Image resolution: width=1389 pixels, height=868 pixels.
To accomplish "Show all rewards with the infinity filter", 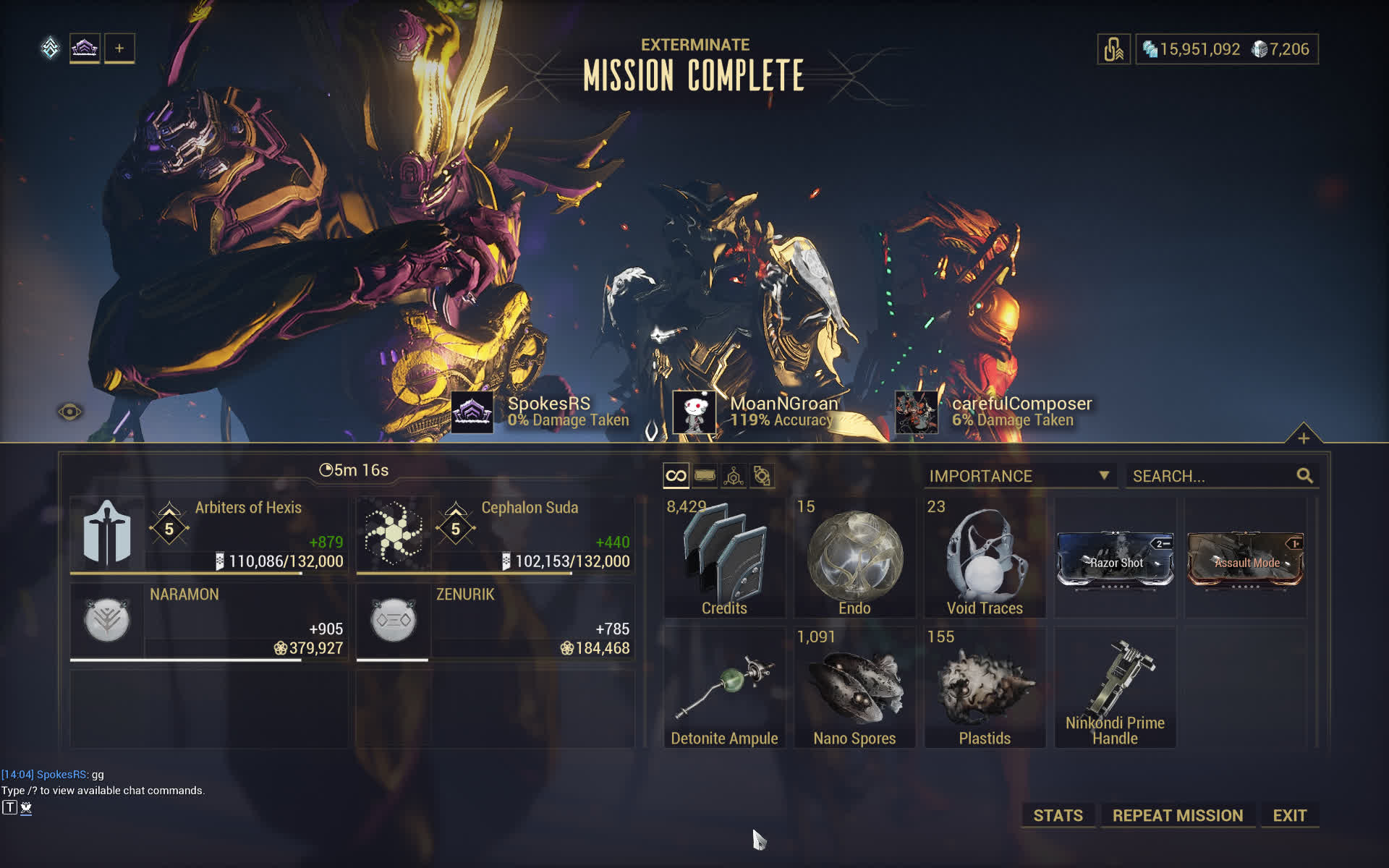I will (676, 476).
